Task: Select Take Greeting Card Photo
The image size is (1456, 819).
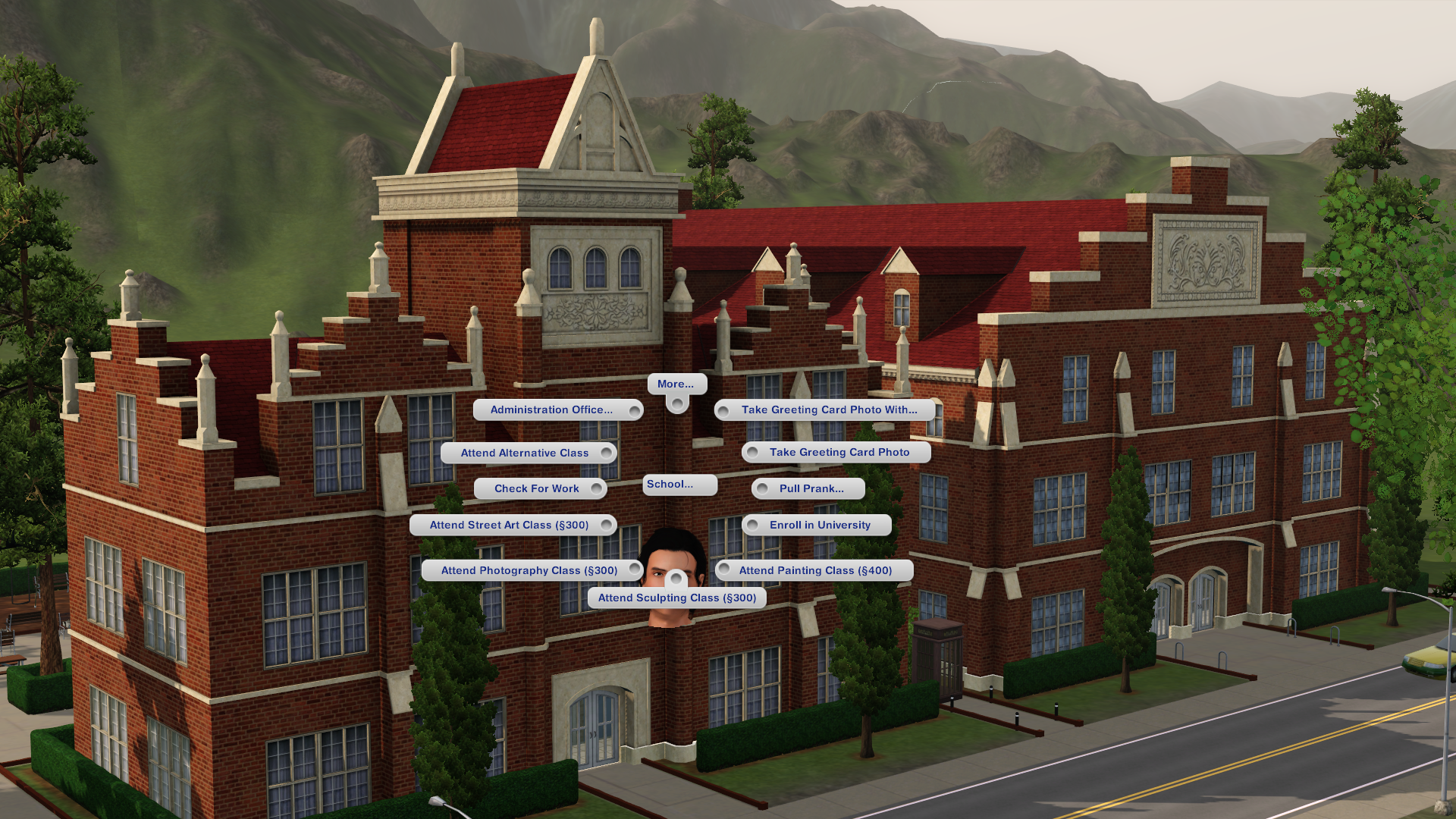Action: pos(839,452)
